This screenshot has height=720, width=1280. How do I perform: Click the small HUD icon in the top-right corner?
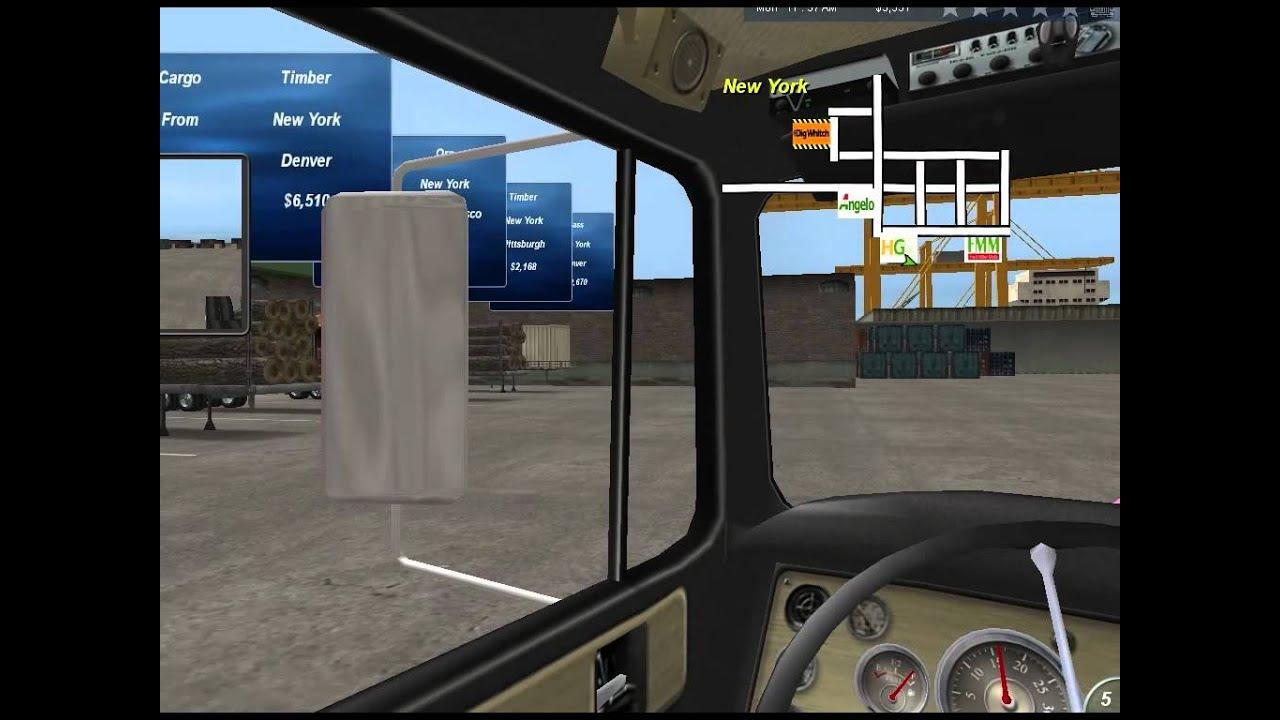pyautogui.click(x=1101, y=12)
